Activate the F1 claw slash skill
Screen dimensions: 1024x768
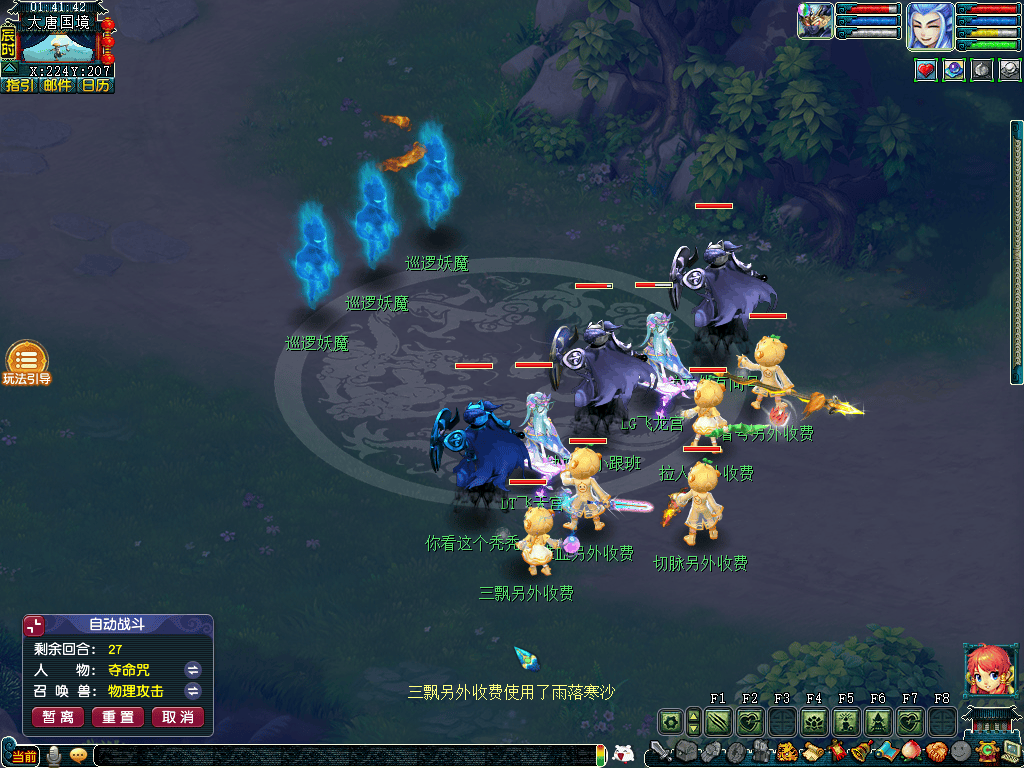point(718,721)
